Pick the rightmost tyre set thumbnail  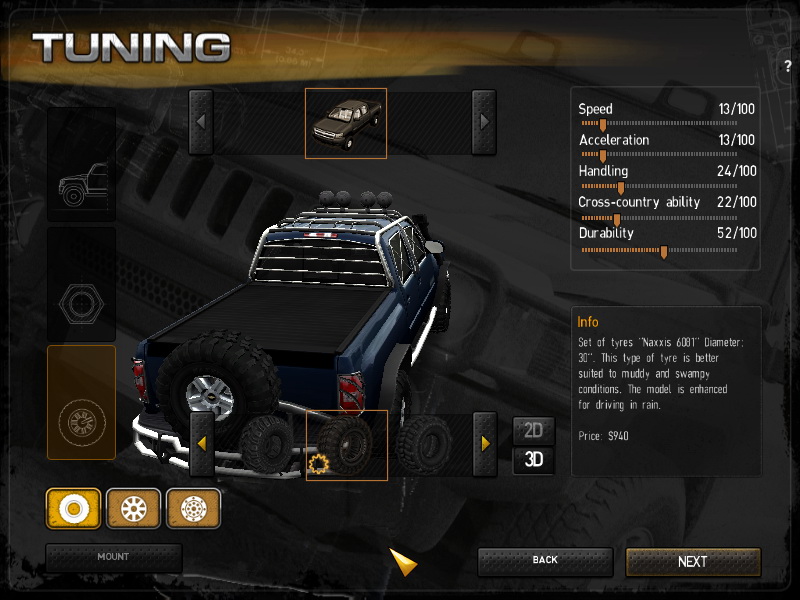(x=425, y=444)
